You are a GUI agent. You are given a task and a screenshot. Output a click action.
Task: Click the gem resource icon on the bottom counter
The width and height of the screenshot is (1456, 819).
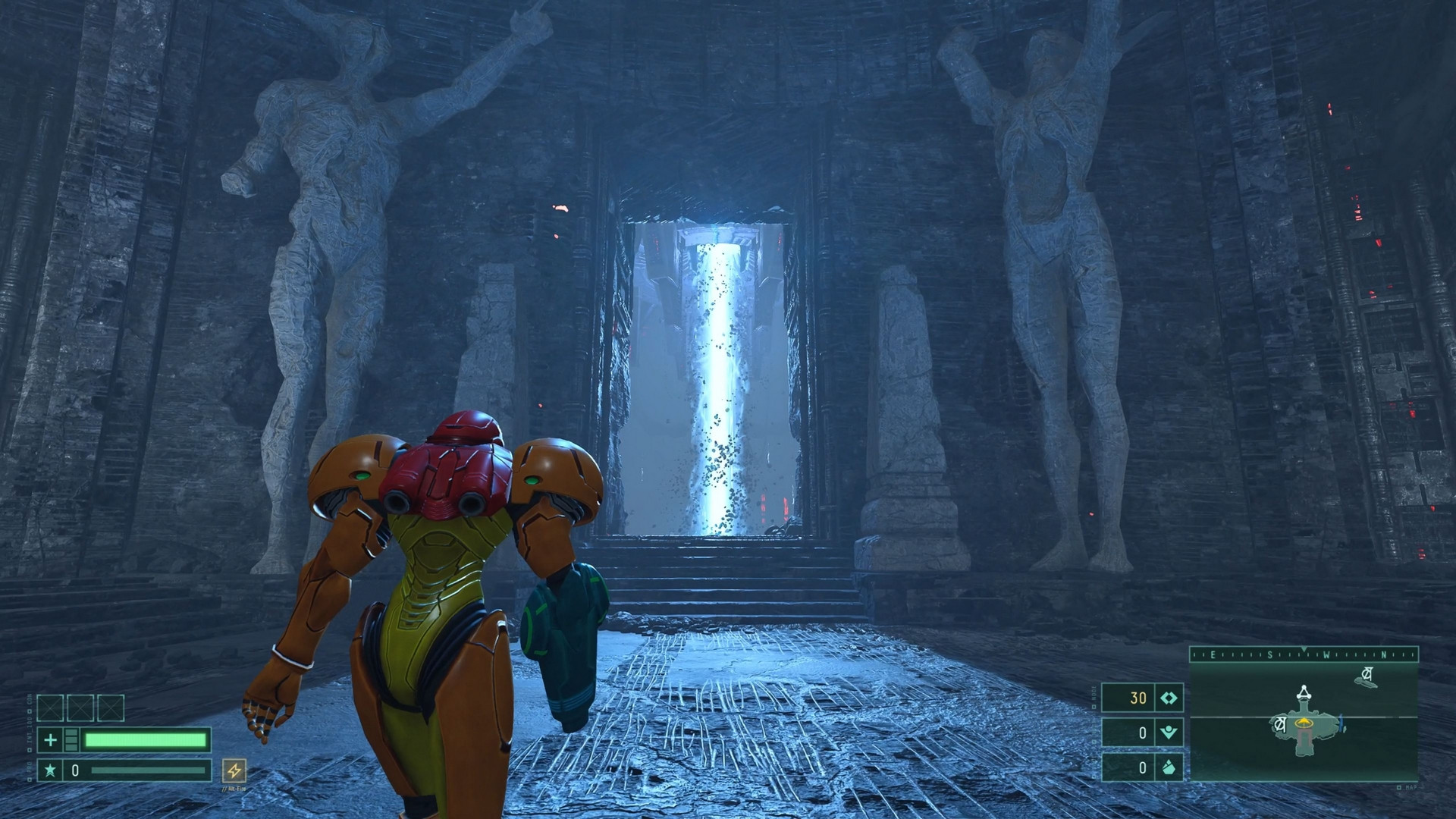coord(1169,768)
